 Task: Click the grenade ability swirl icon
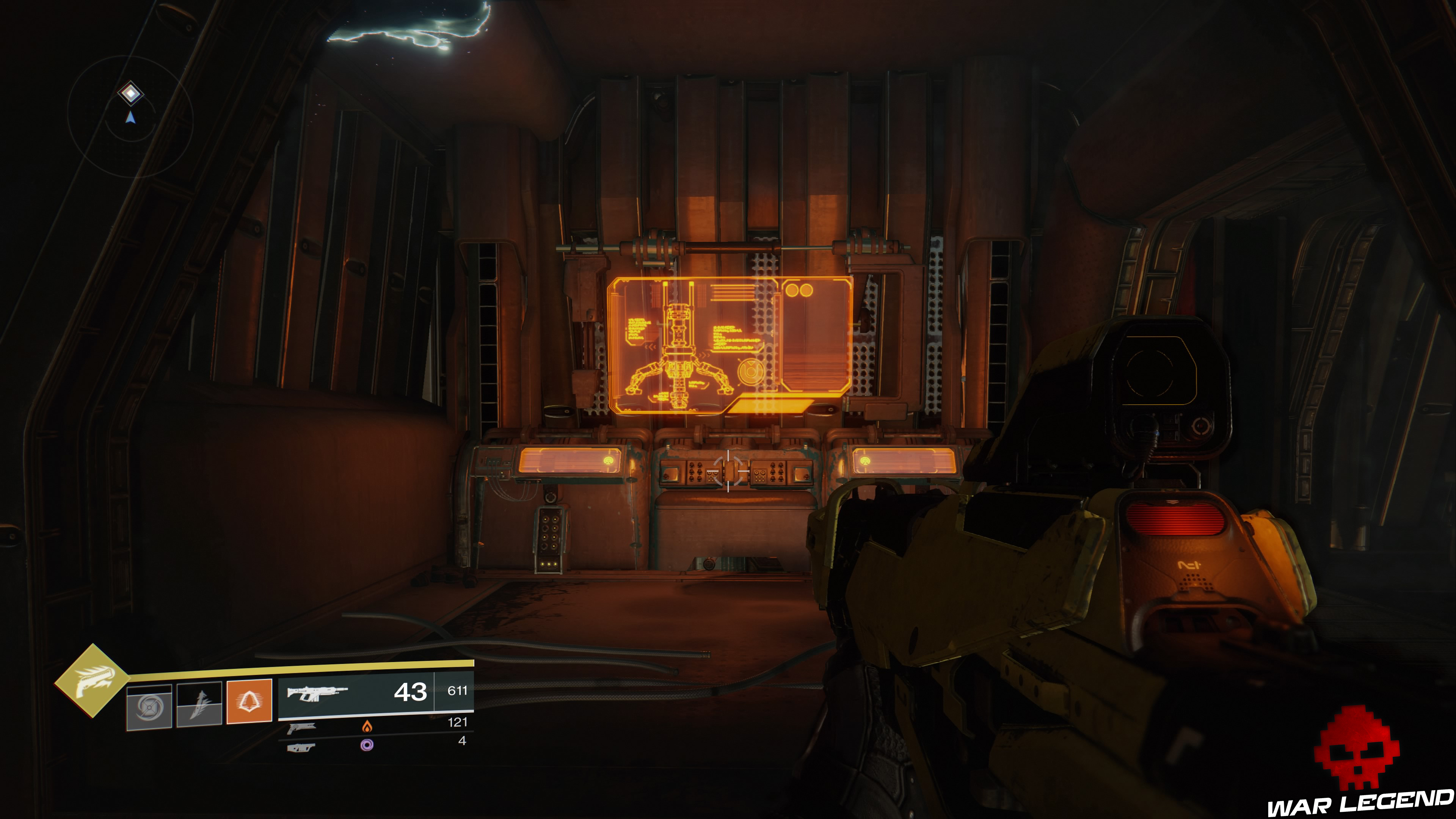(149, 706)
